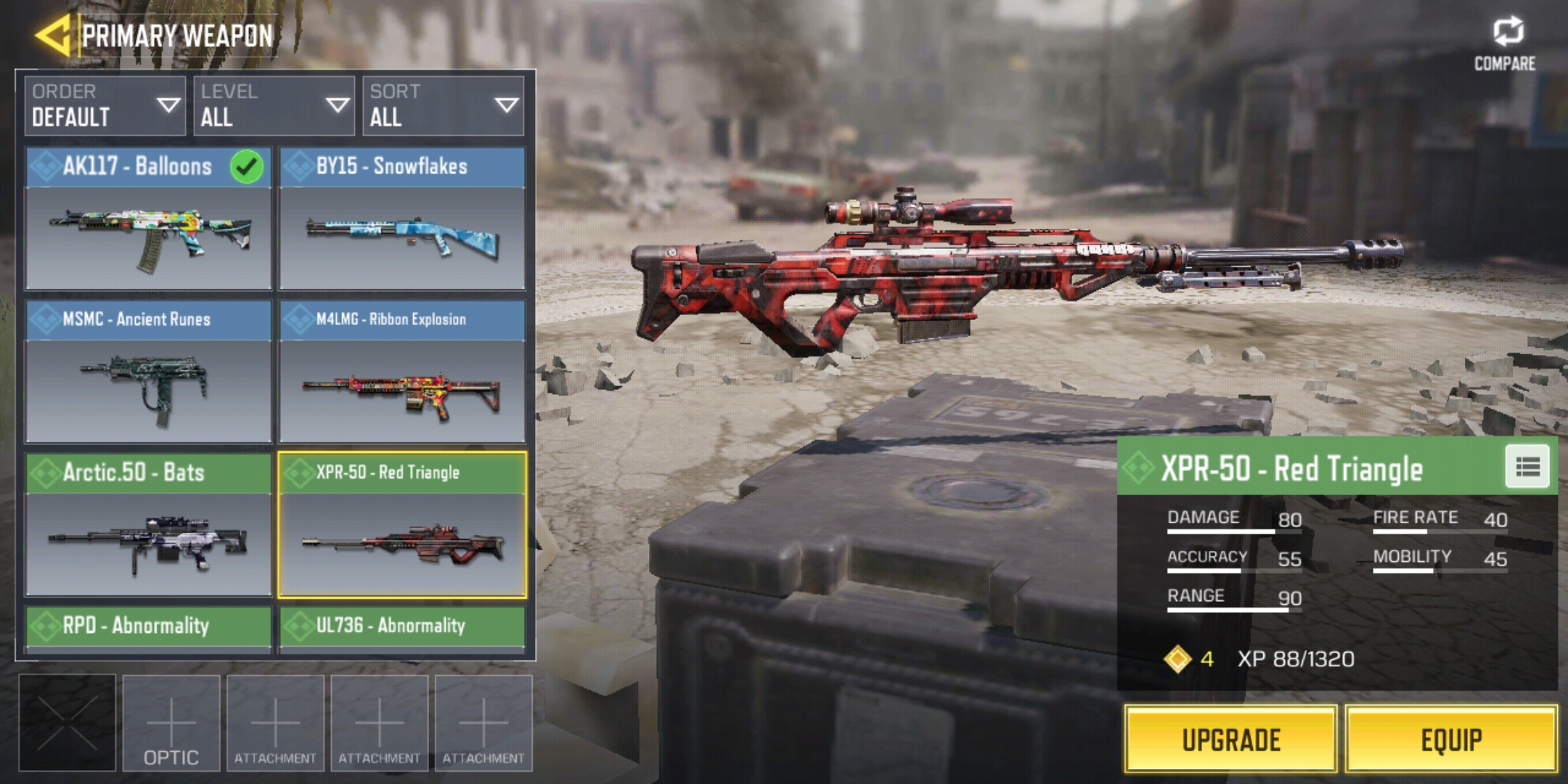Open the Sort dropdown
1568x784 pixels.
pos(443,106)
